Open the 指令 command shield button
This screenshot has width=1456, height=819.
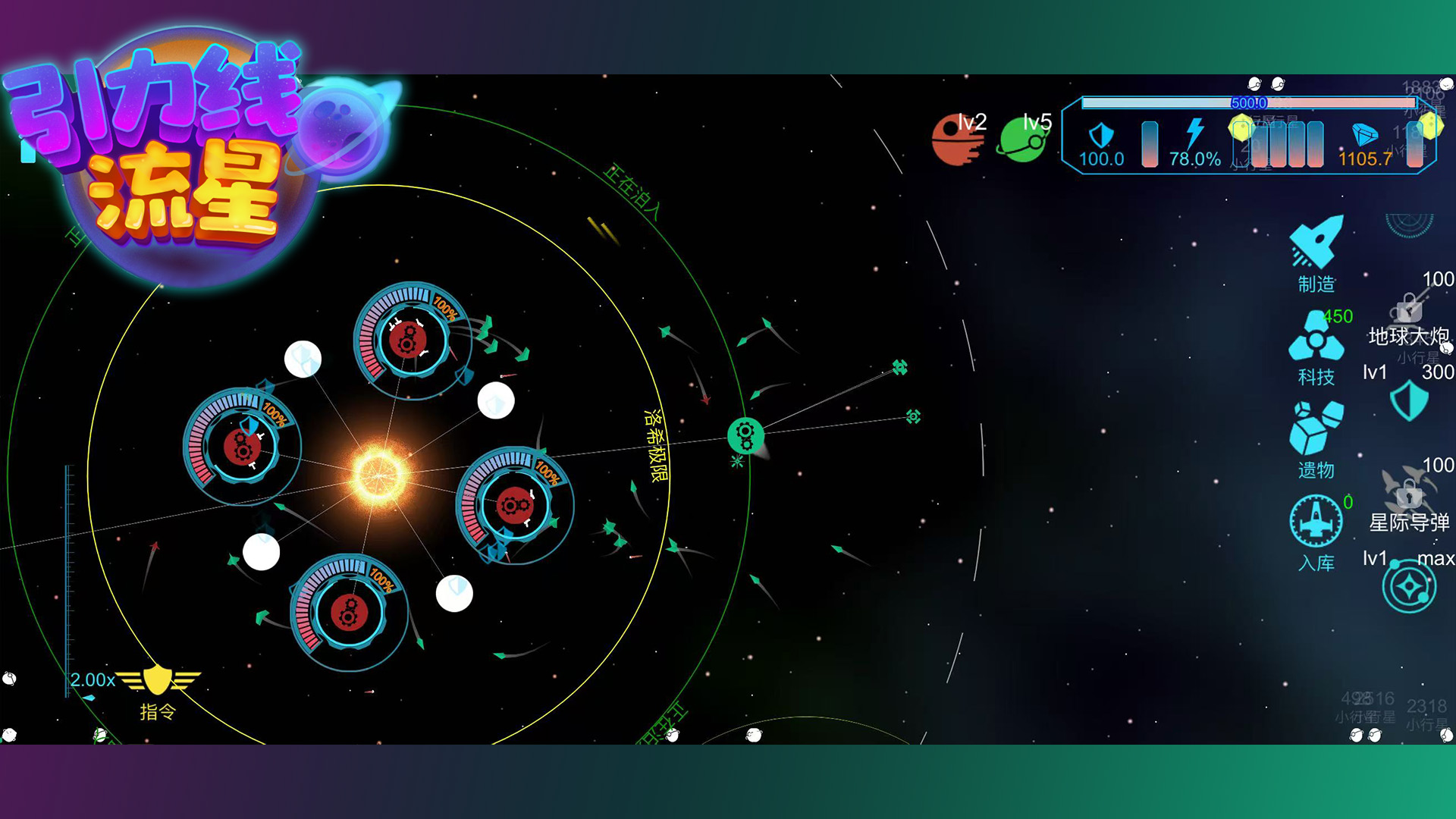(158, 681)
